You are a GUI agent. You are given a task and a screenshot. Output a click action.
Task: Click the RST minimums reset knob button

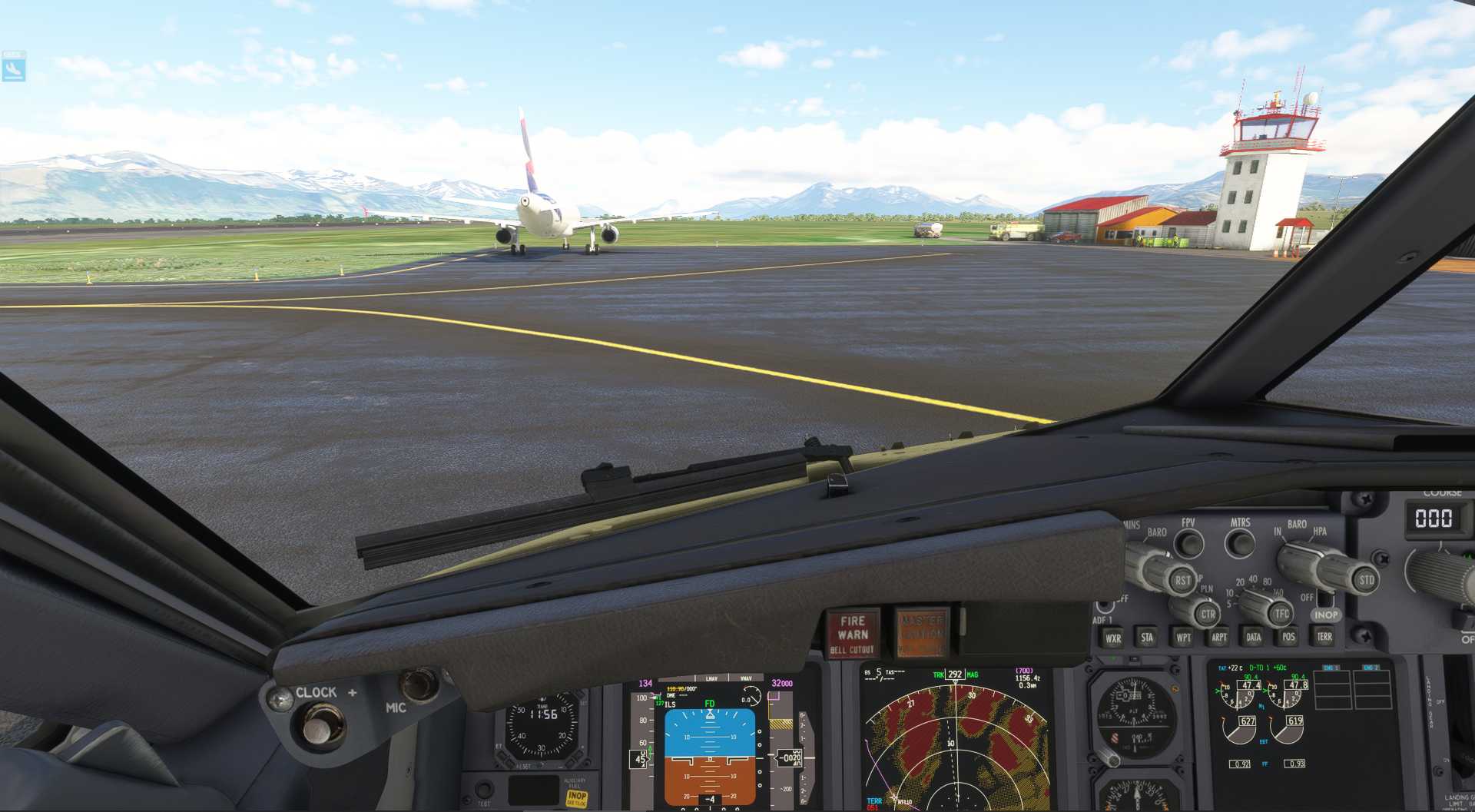click(1182, 581)
